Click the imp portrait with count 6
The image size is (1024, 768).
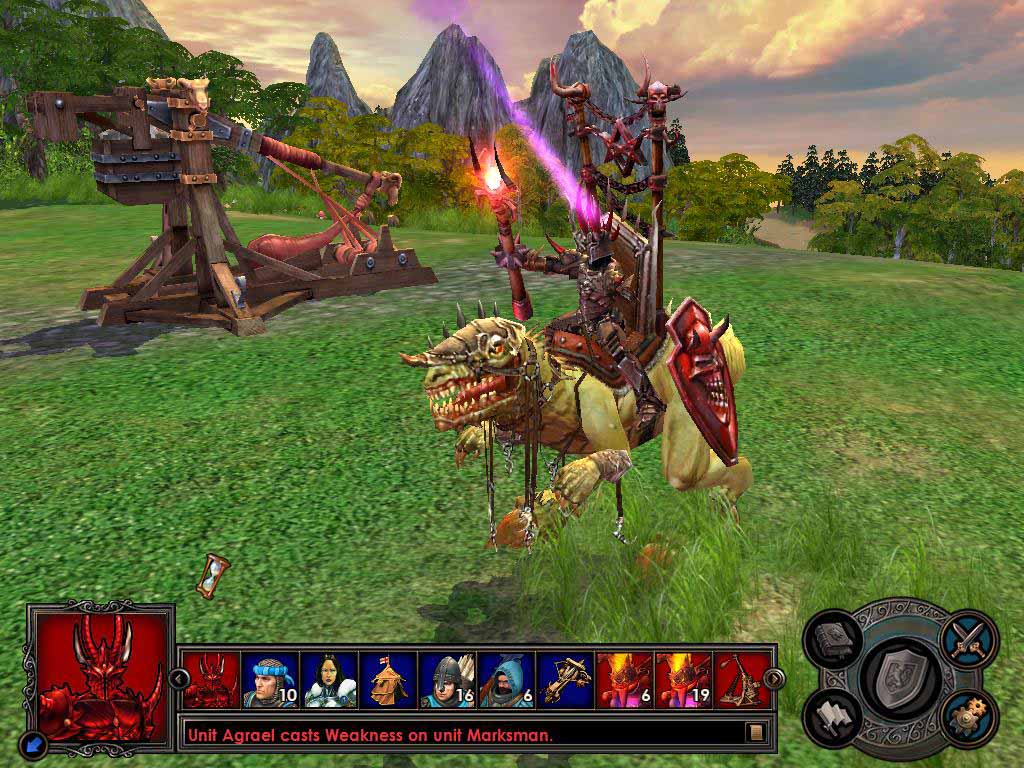pyautogui.click(x=625, y=680)
